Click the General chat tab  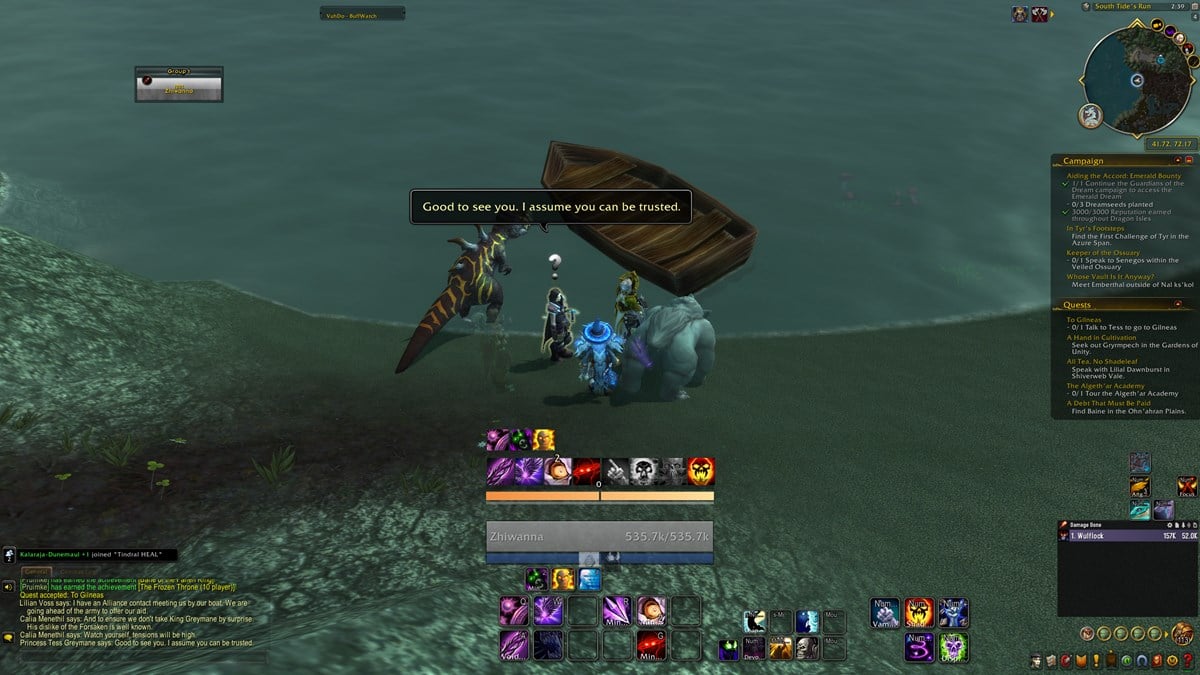37,572
